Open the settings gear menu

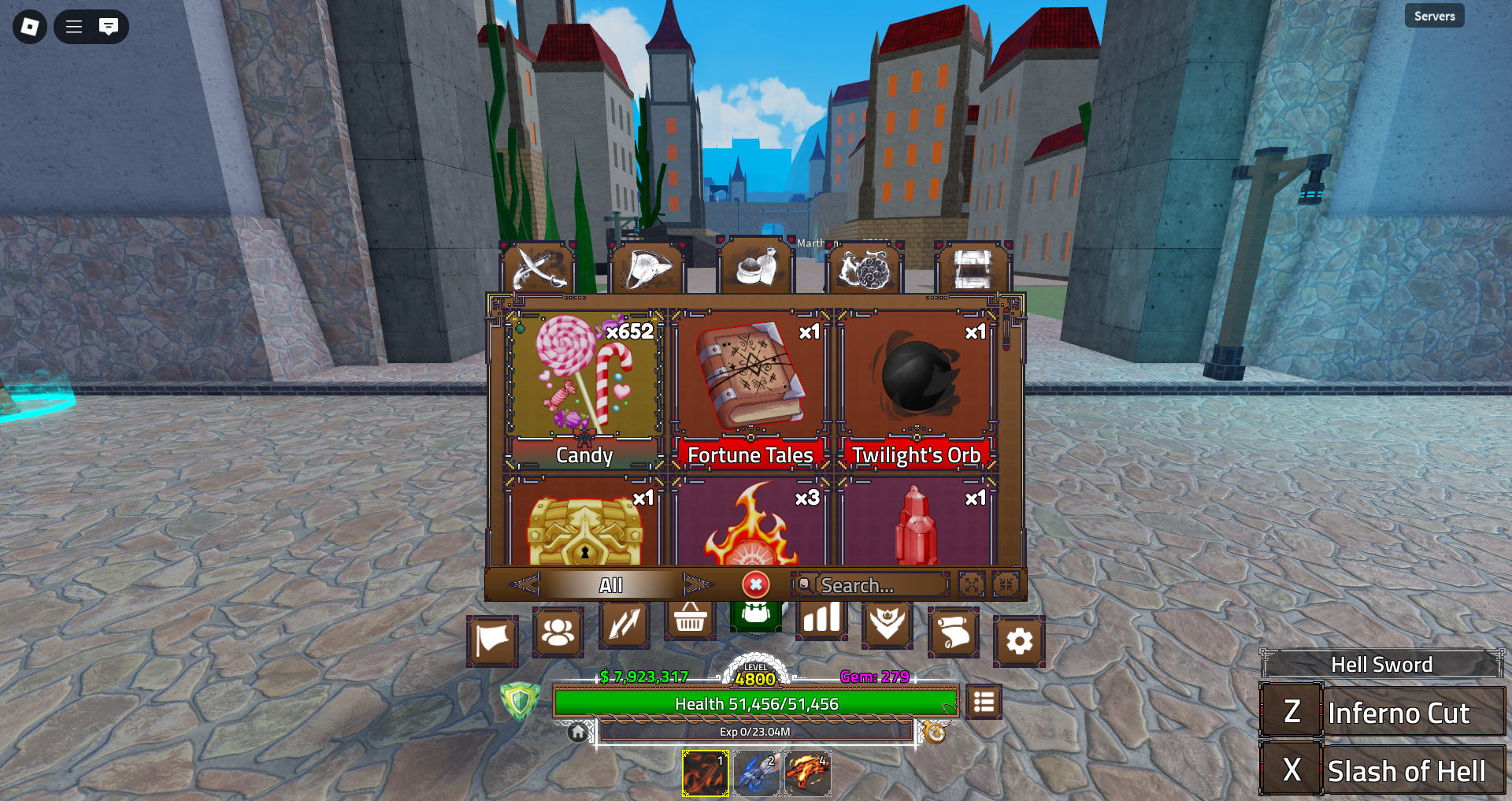click(x=1019, y=641)
